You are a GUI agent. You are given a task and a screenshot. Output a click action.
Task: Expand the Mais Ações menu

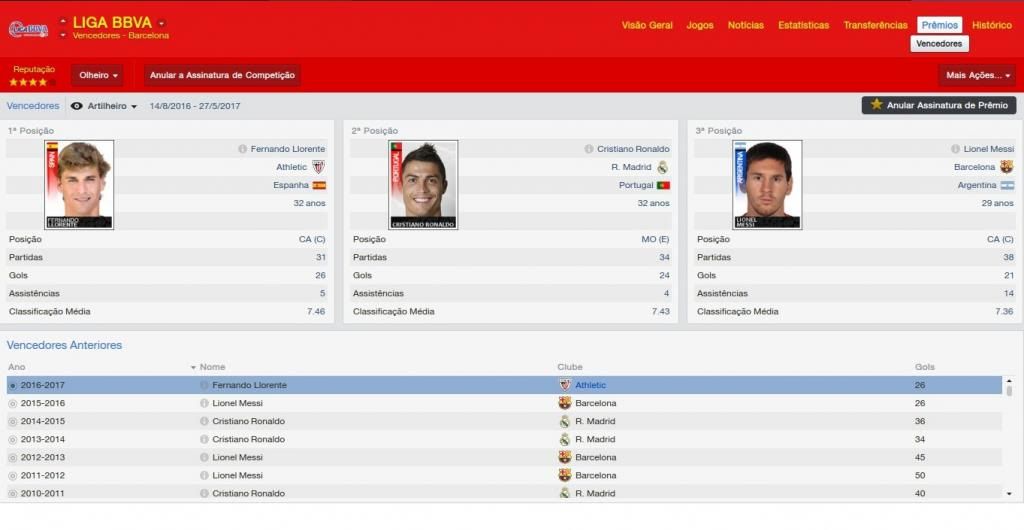[x=977, y=75]
